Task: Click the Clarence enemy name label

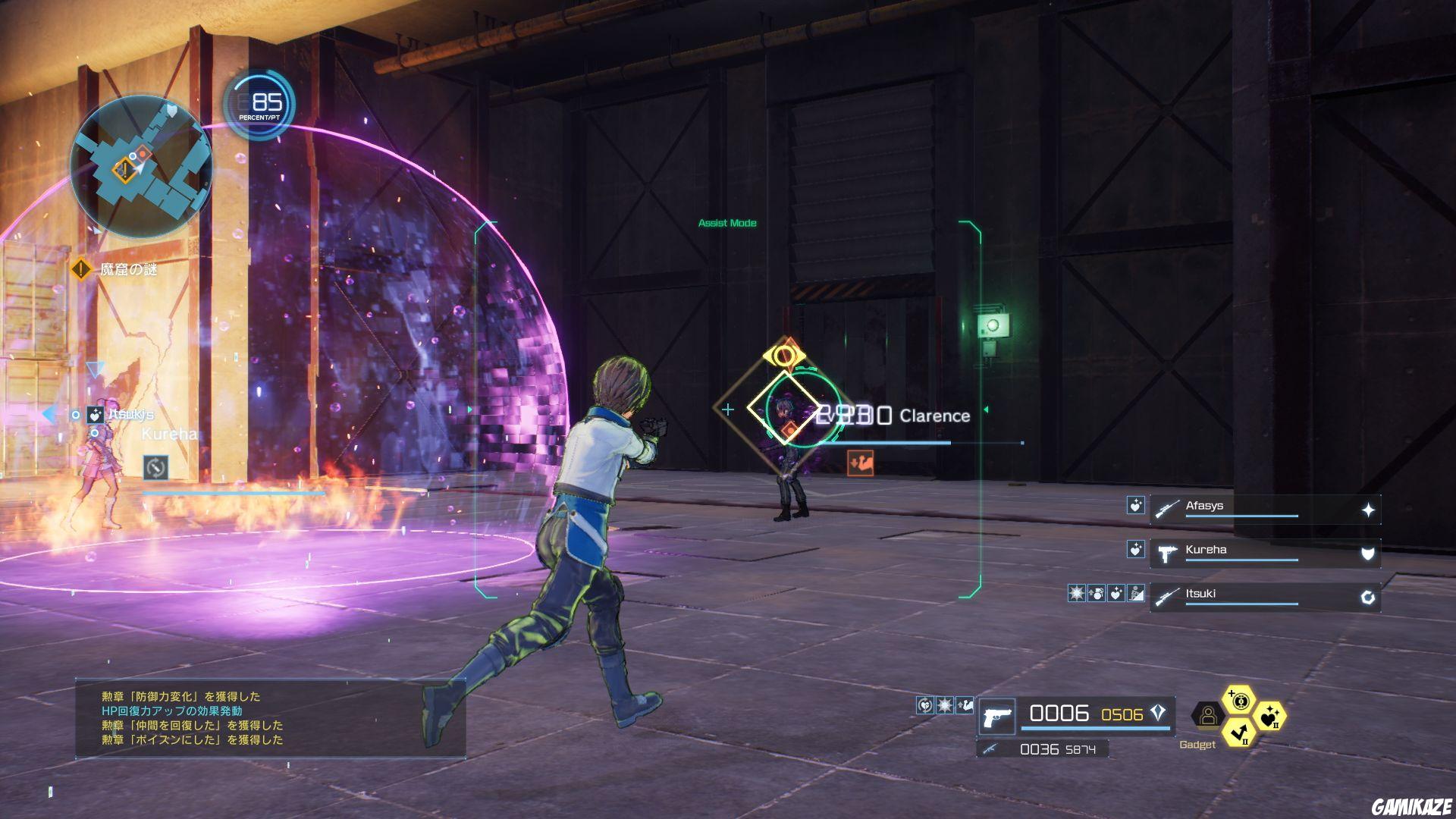Action: tap(934, 416)
